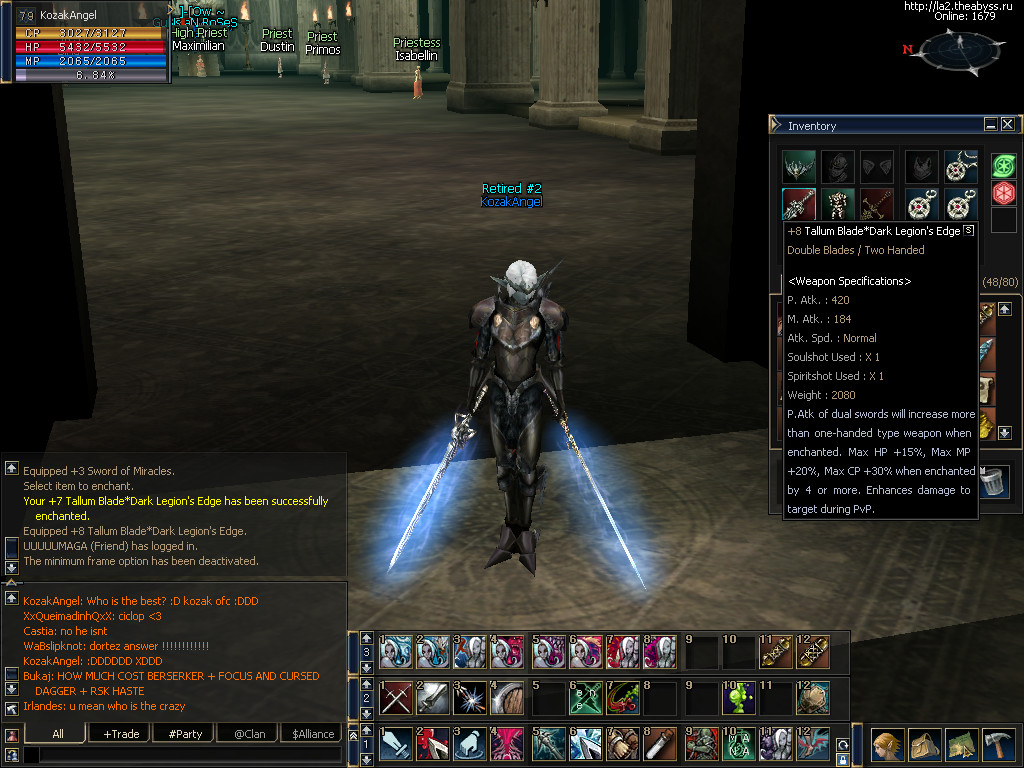Minimize the Inventory window
This screenshot has width=1024, height=768.
coord(991,125)
